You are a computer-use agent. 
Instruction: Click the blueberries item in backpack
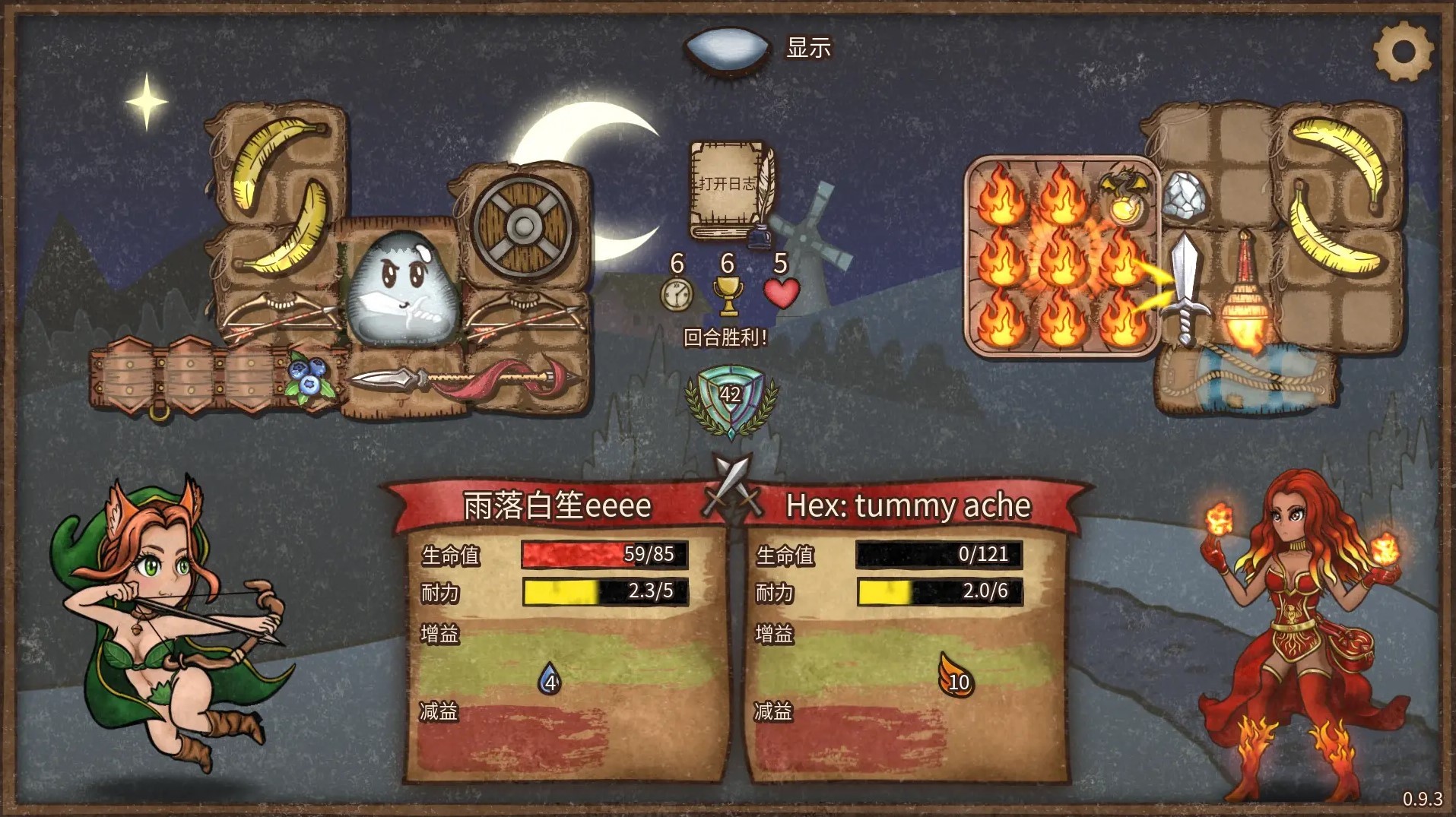(x=309, y=377)
